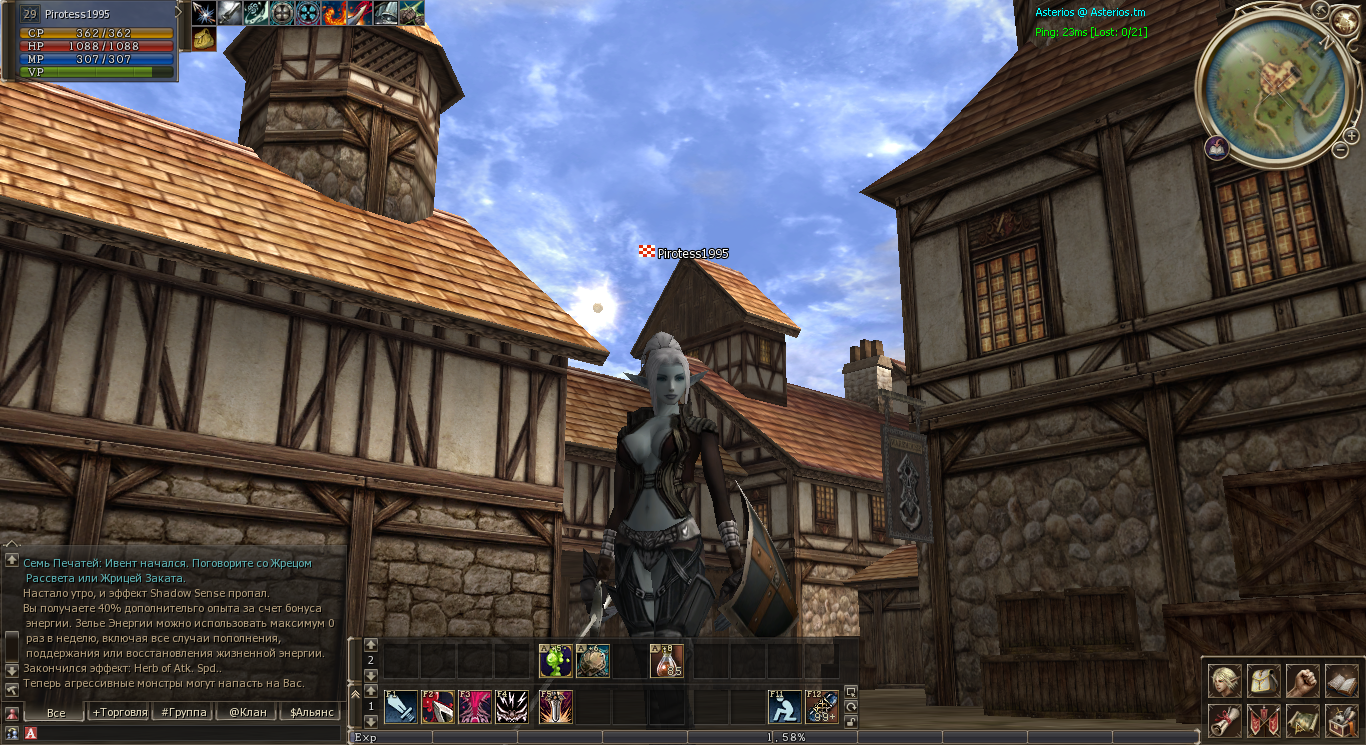The height and width of the screenshot is (745, 1366).
Task: Open the skills book icon
Action: click(1341, 682)
